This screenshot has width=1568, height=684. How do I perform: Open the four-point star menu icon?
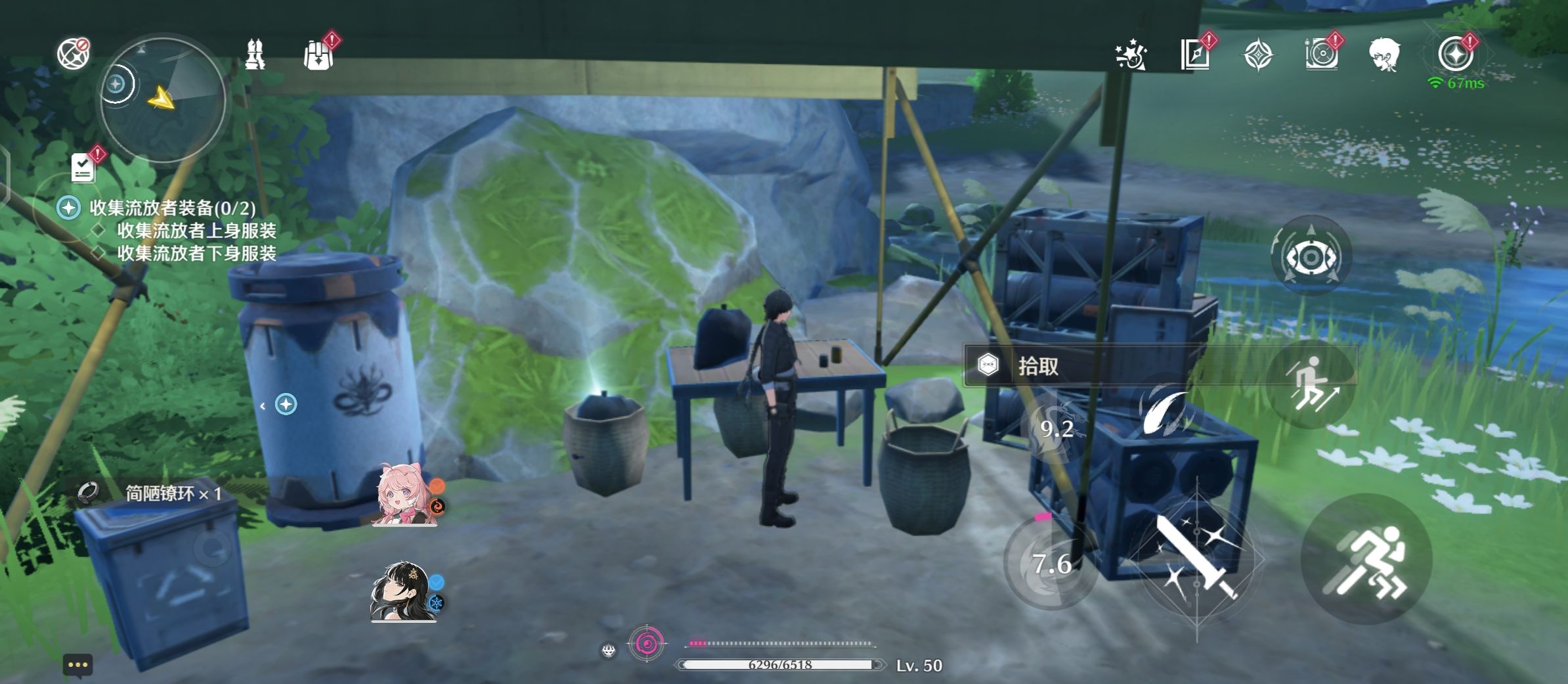(1258, 55)
